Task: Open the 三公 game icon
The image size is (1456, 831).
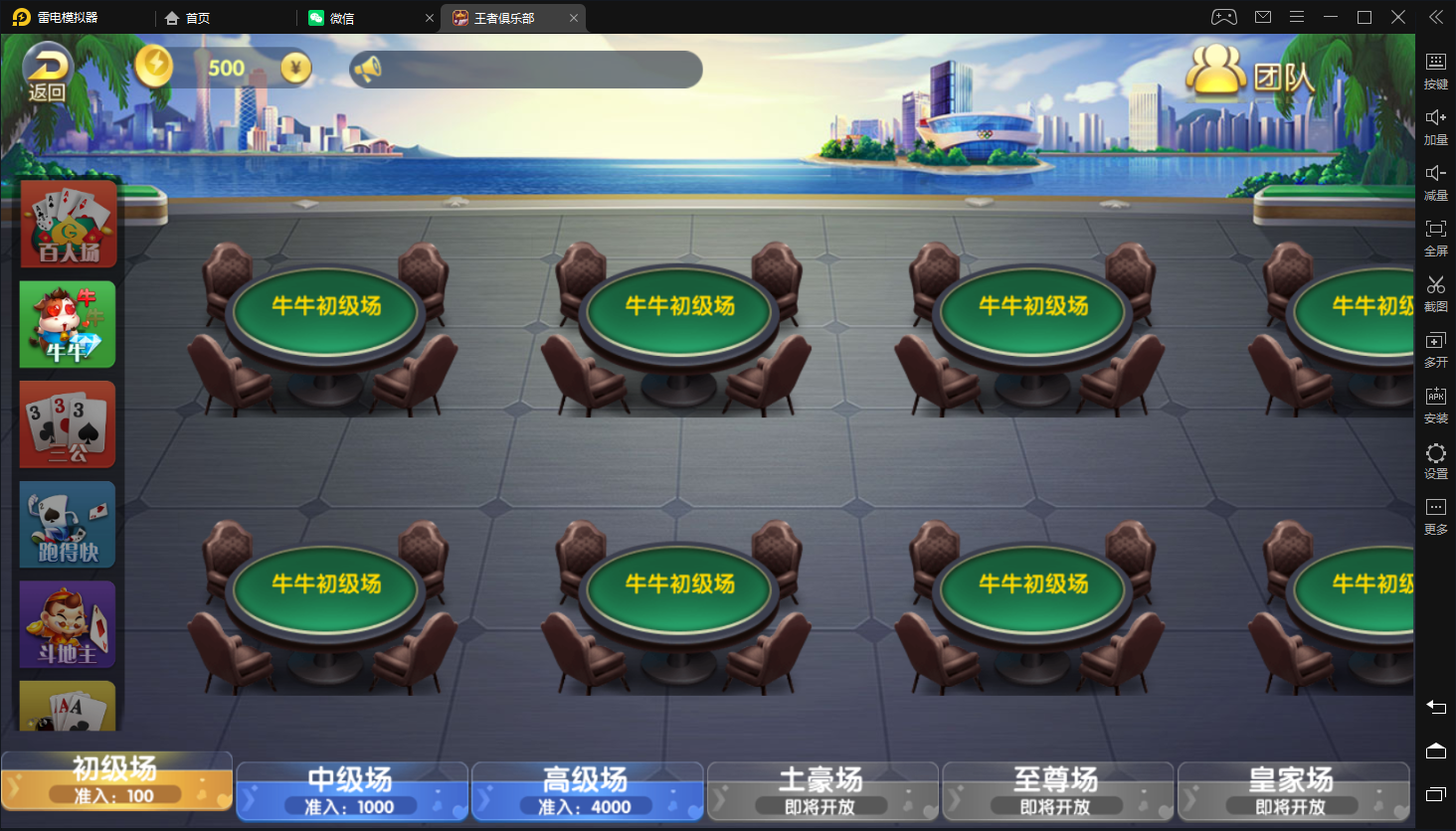Action: point(66,424)
